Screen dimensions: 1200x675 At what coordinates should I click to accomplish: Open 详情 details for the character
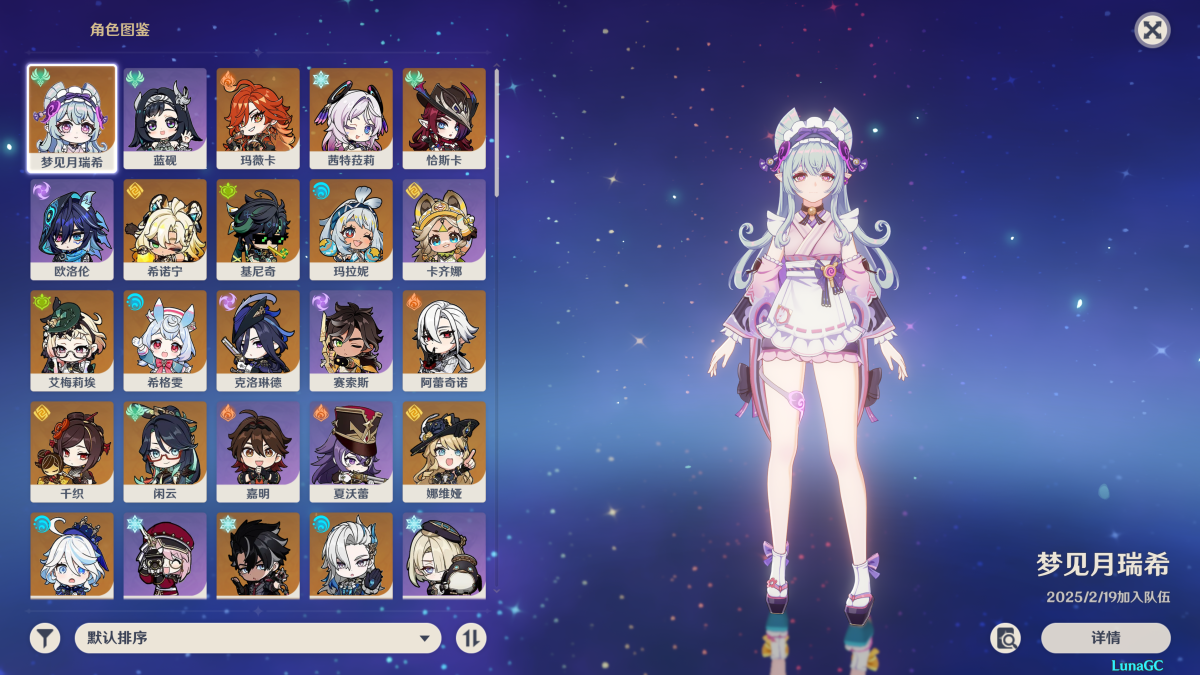[x=1105, y=638]
